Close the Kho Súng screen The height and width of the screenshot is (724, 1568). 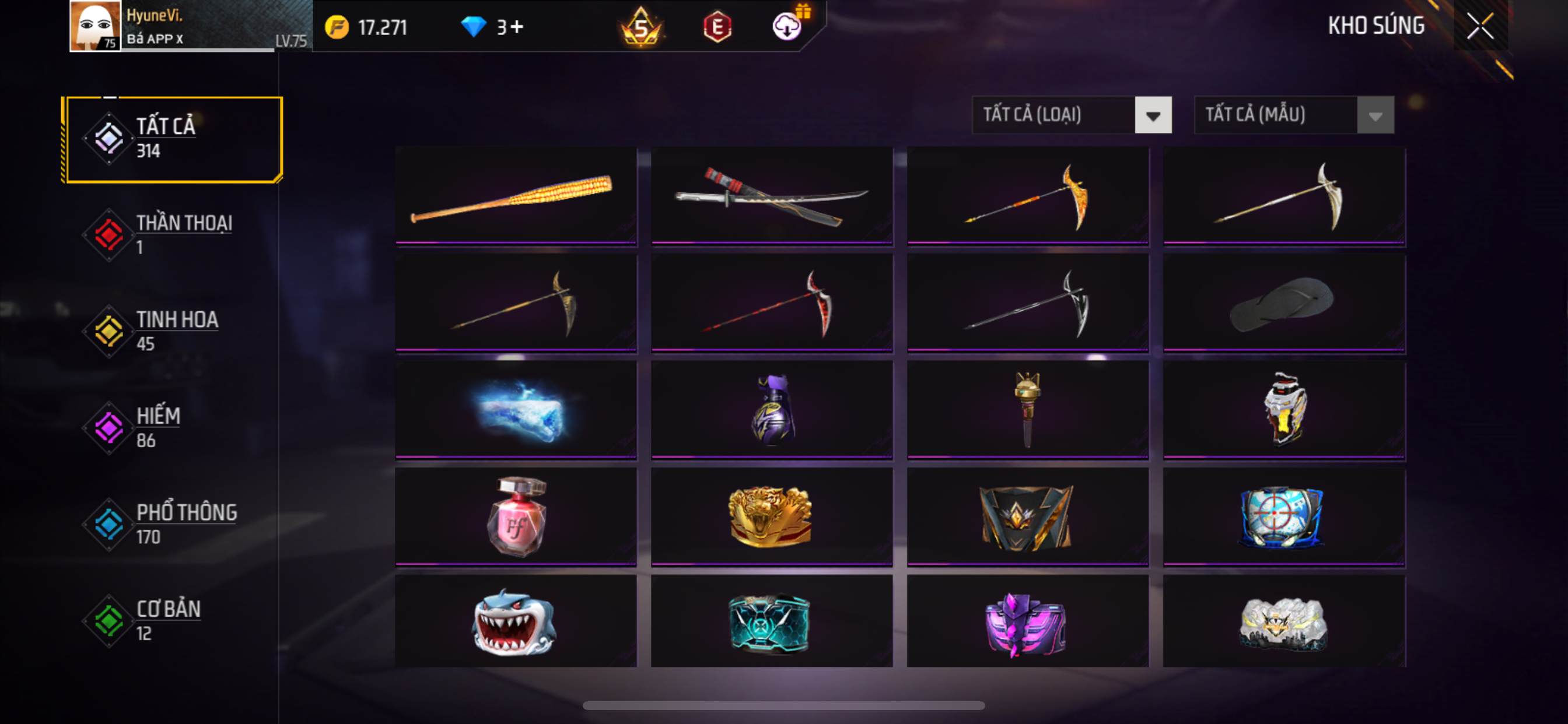tap(1480, 26)
